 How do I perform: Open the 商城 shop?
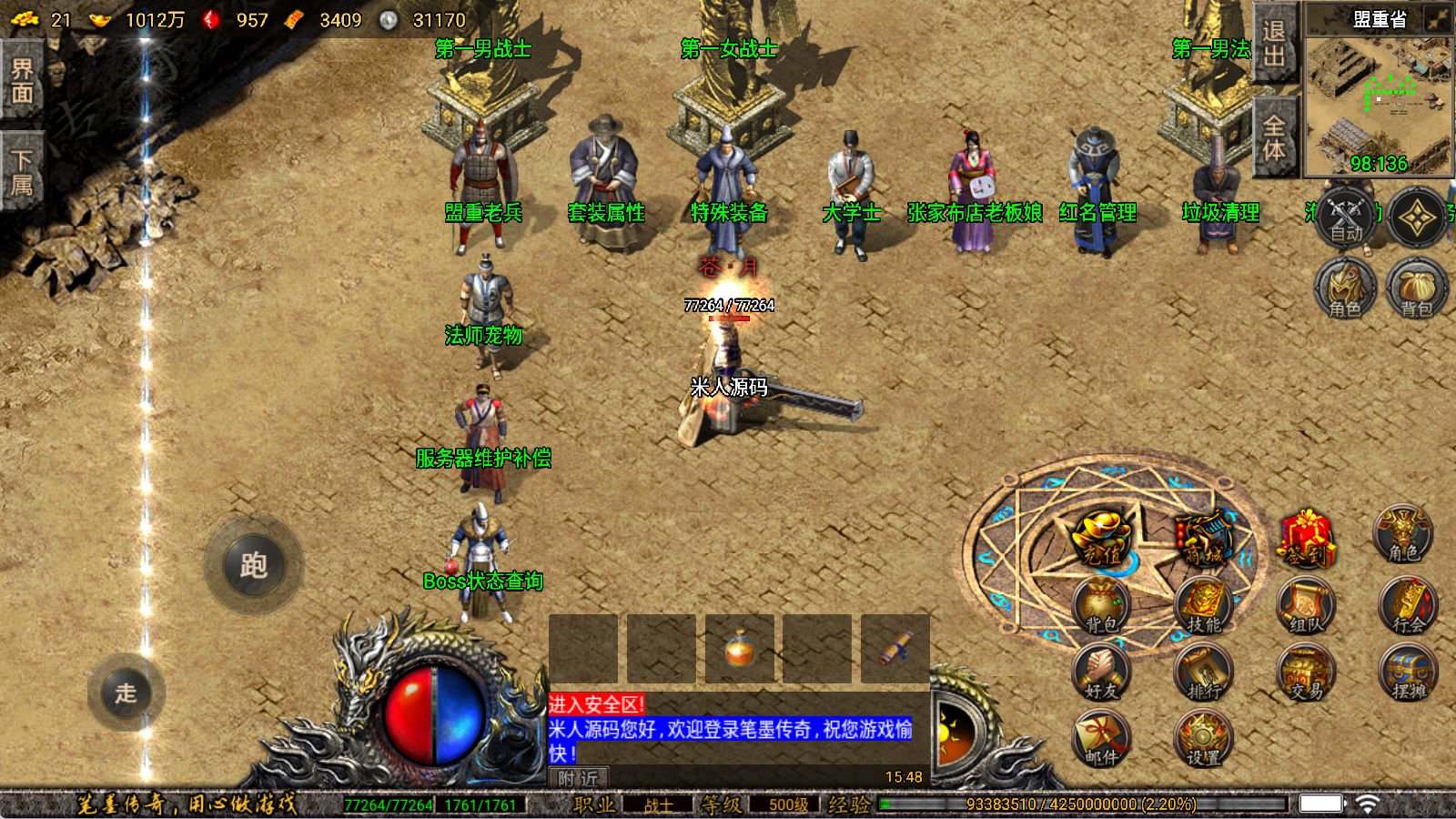pos(1203,539)
